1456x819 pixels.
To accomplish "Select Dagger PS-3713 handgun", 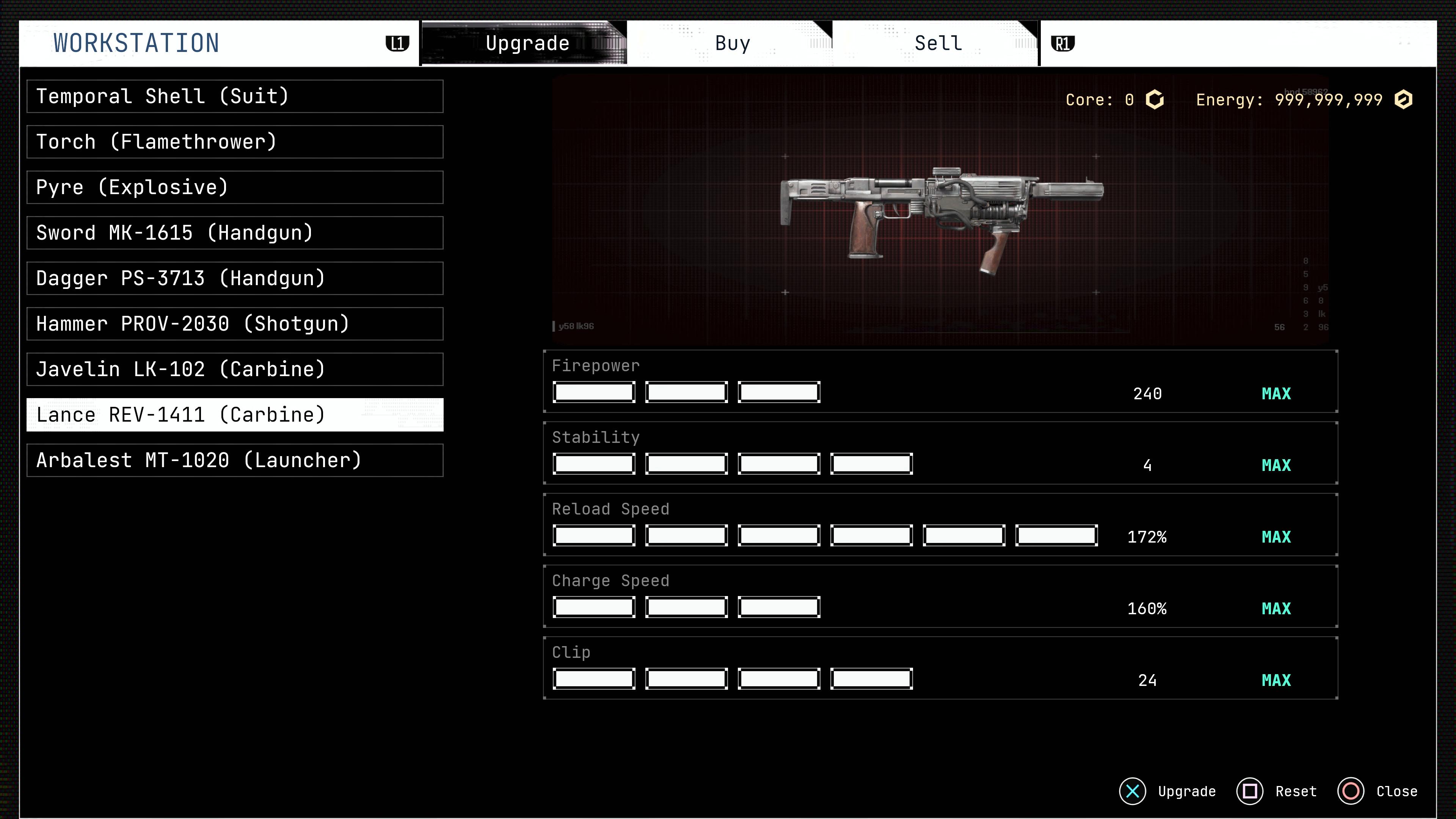I will [x=235, y=279].
